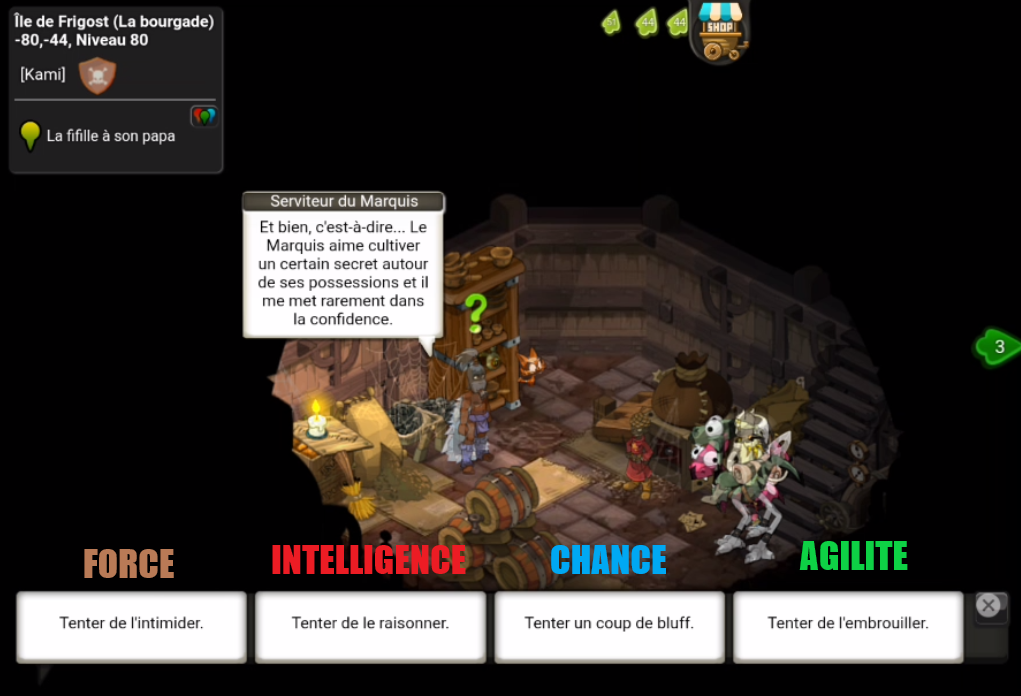Open the "La fifille à son papa" quest tracker

pos(110,136)
